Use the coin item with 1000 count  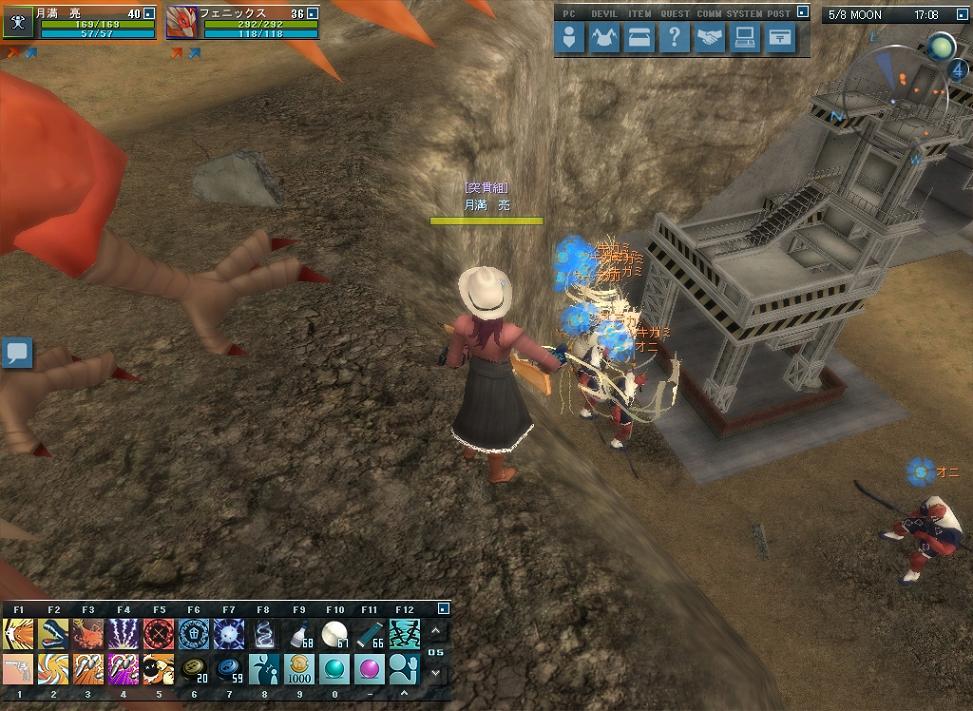[x=299, y=668]
